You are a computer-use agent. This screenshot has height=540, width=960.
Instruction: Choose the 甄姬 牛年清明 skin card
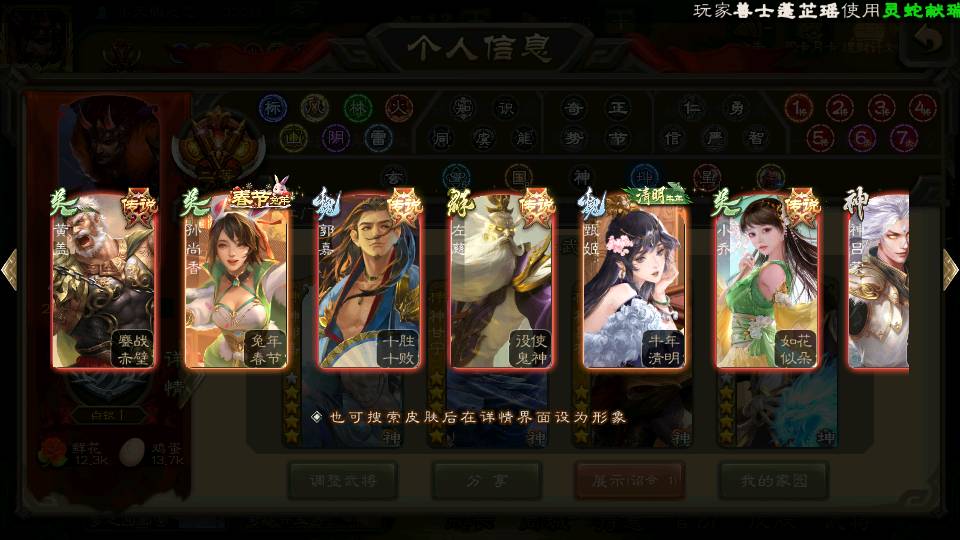(632, 282)
